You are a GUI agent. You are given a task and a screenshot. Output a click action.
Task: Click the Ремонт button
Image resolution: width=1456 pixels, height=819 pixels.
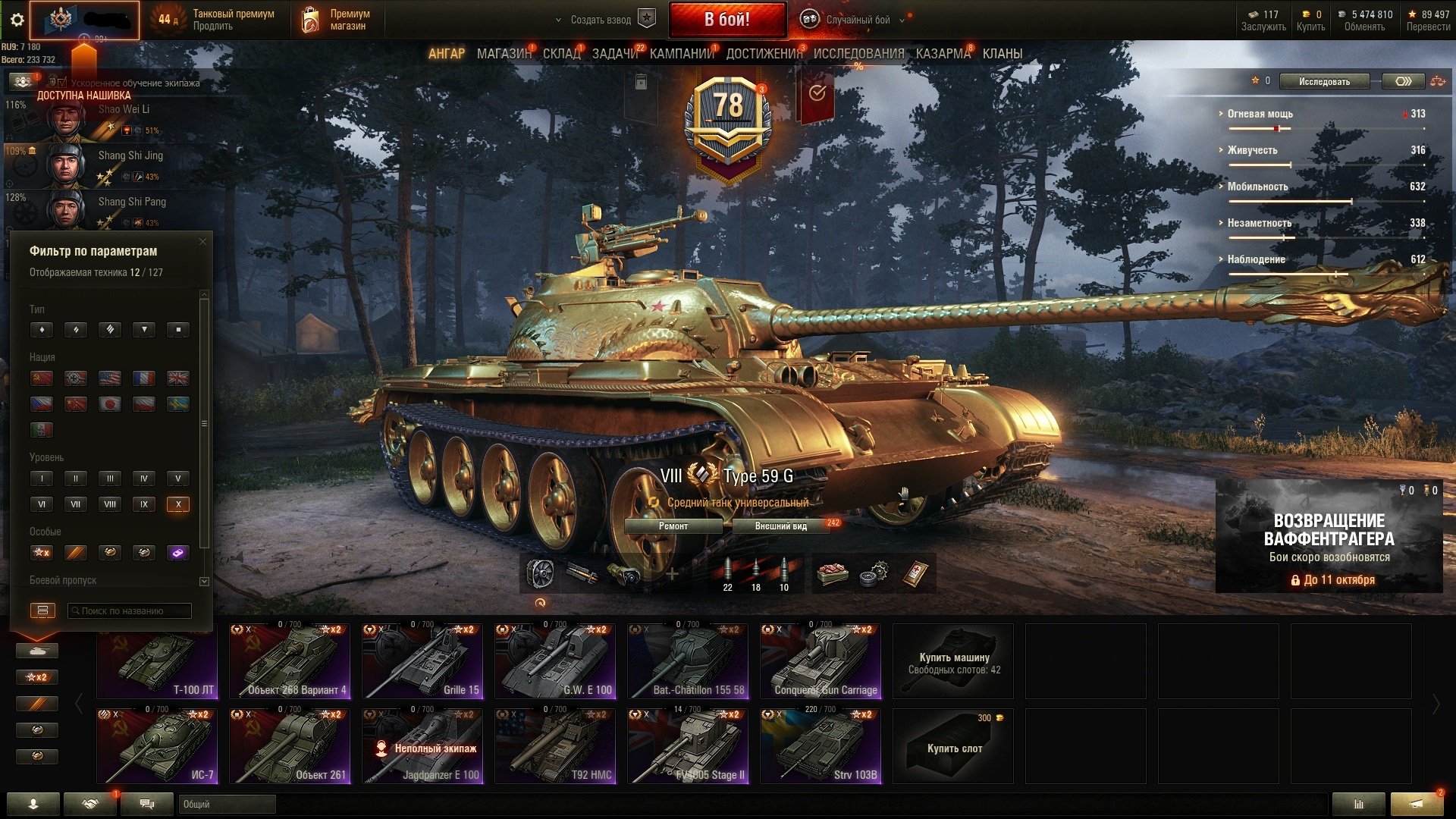tap(673, 526)
